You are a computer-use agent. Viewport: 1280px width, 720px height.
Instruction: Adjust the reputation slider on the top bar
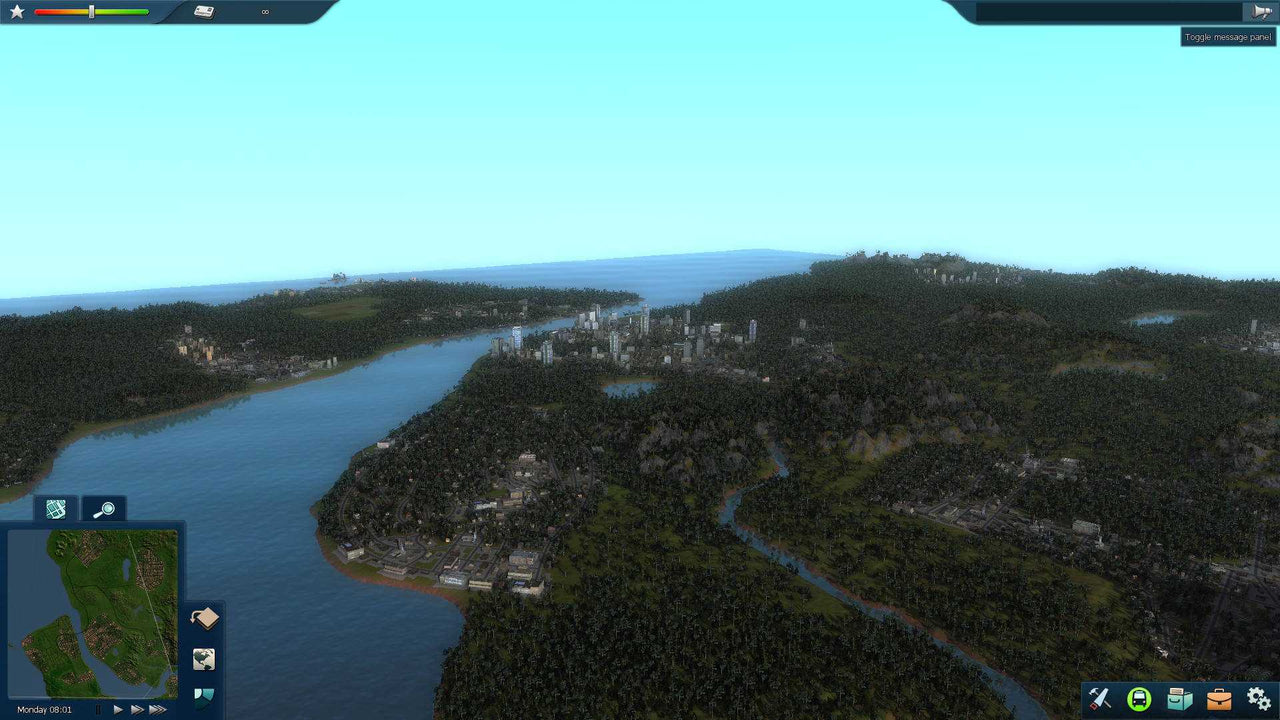click(x=90, y=12)
